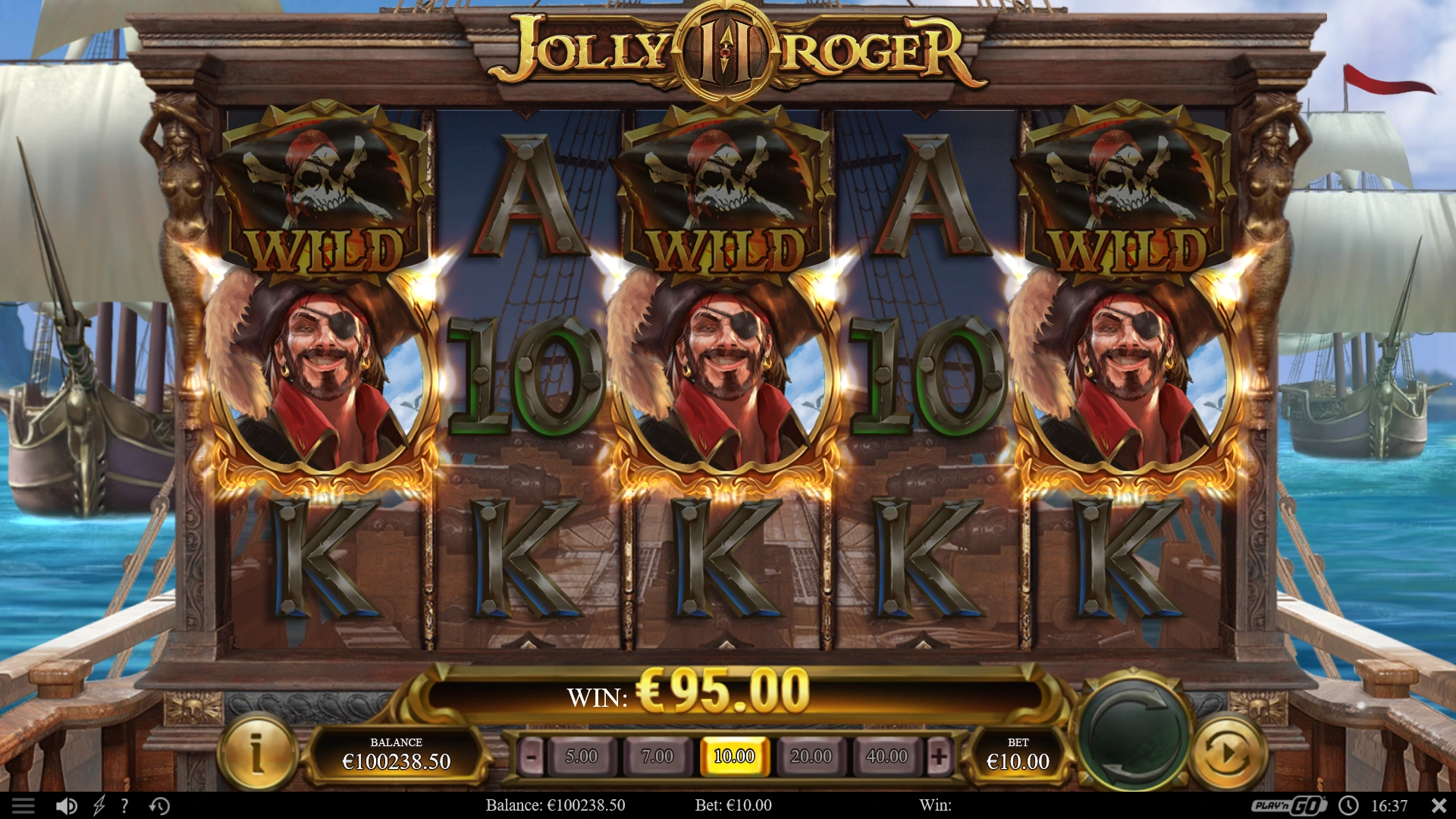Increase the bet with the plus stepper
The image size is (1456, 819).
coord(941,756)
